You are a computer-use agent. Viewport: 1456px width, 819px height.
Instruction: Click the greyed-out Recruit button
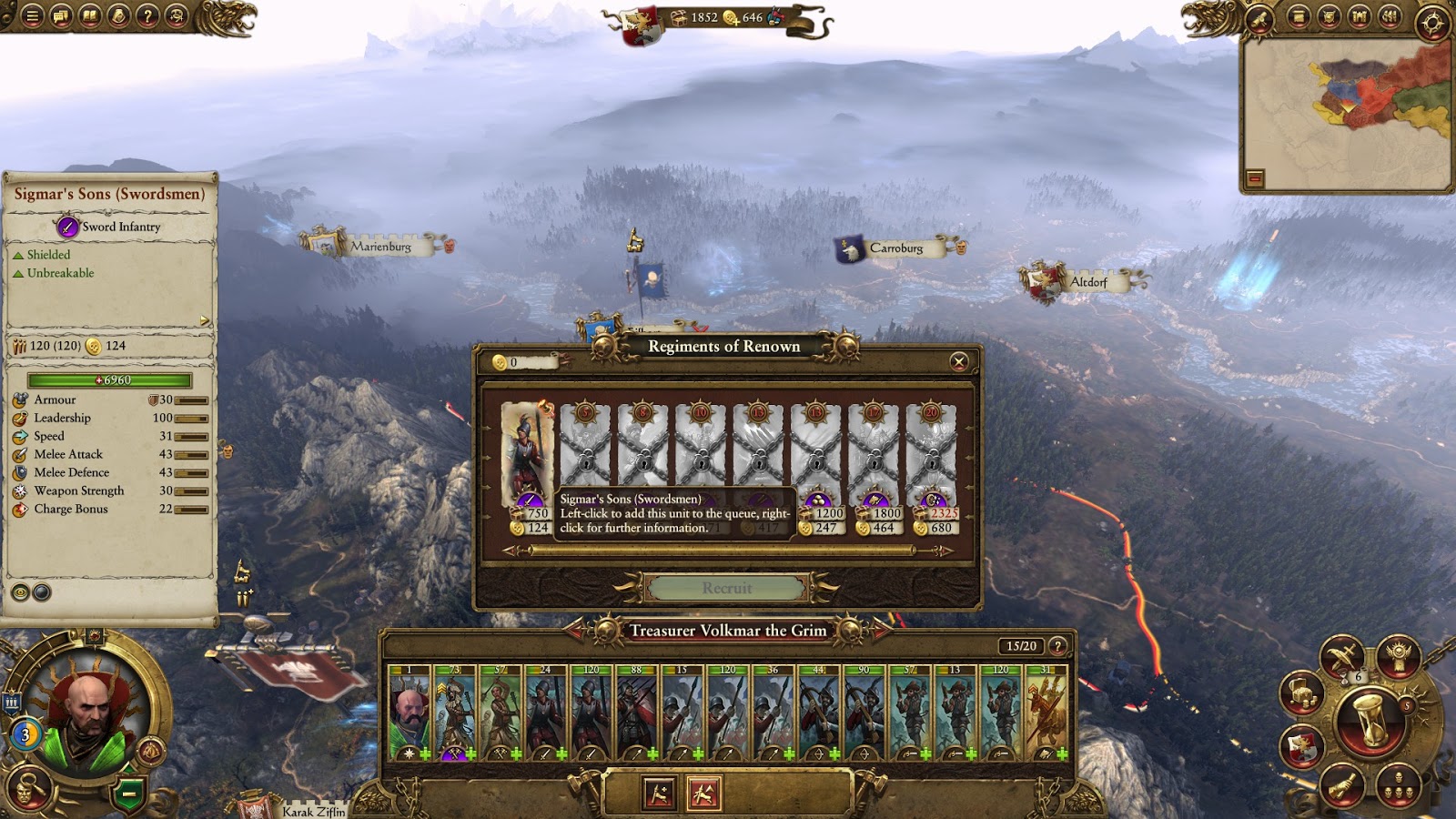click(726, 588)
